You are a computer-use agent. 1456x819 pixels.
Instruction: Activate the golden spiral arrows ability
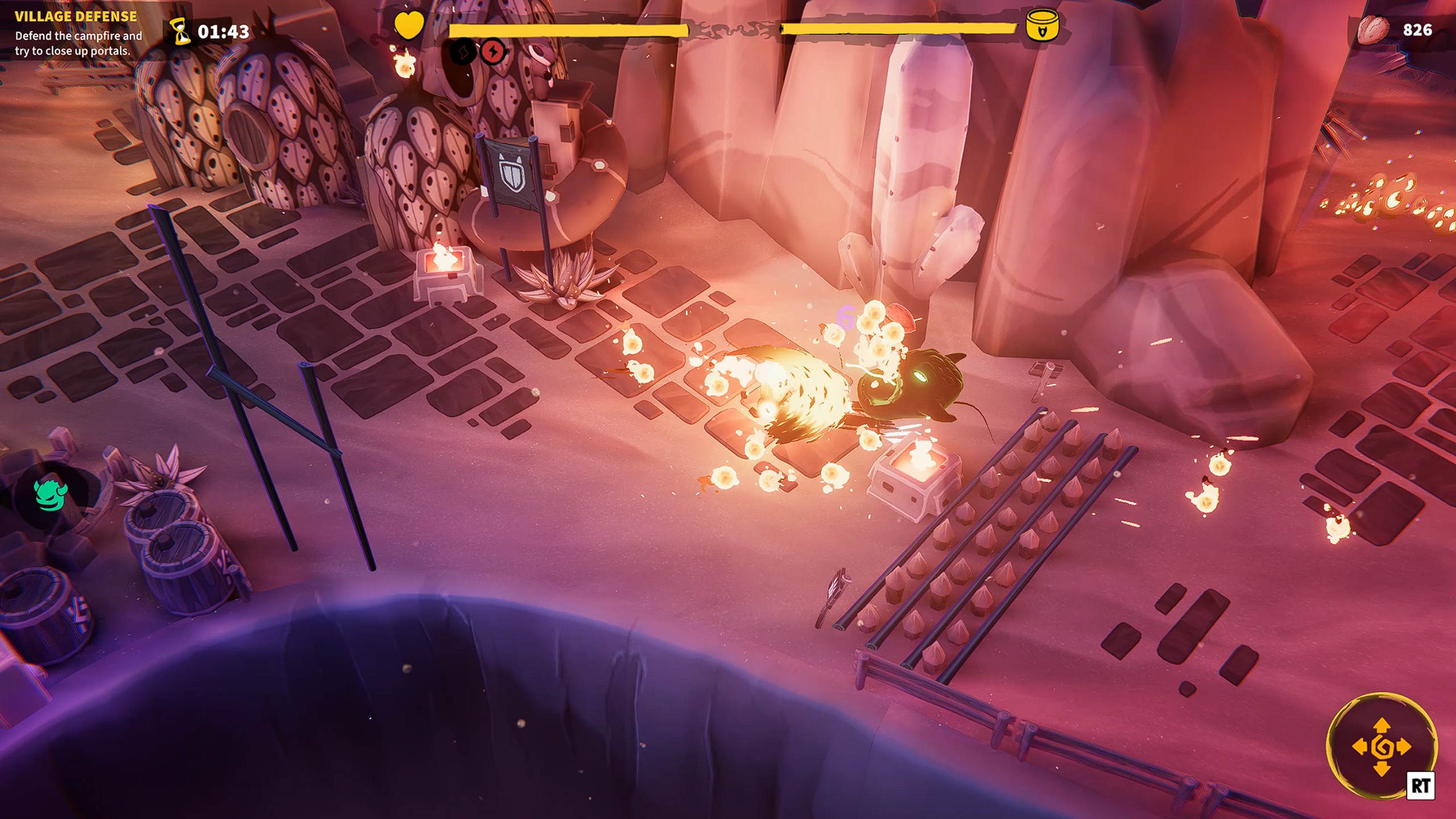pos(1381,746)
